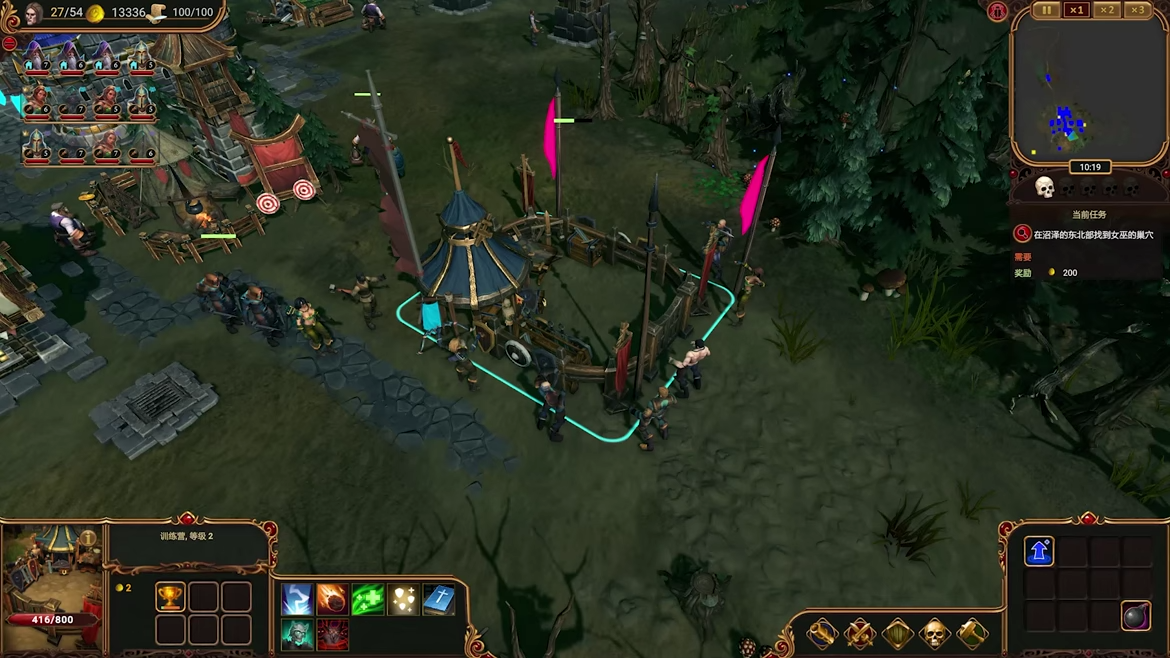Click the magnifier icon of the current quest
Viewport: 1170px width, 658px height.
[x=1022, y=234]
